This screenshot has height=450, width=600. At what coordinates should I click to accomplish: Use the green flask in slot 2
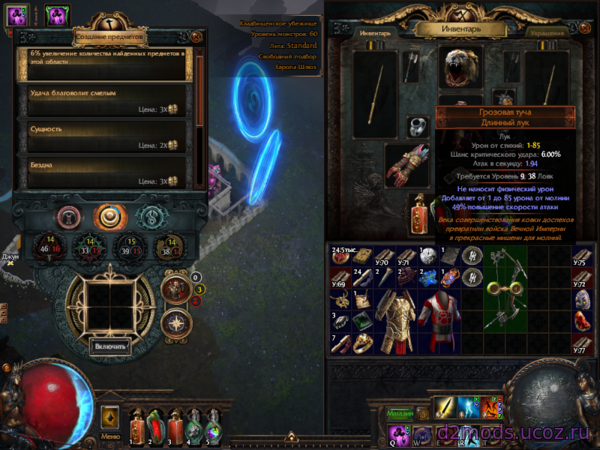tap(159, 423)
